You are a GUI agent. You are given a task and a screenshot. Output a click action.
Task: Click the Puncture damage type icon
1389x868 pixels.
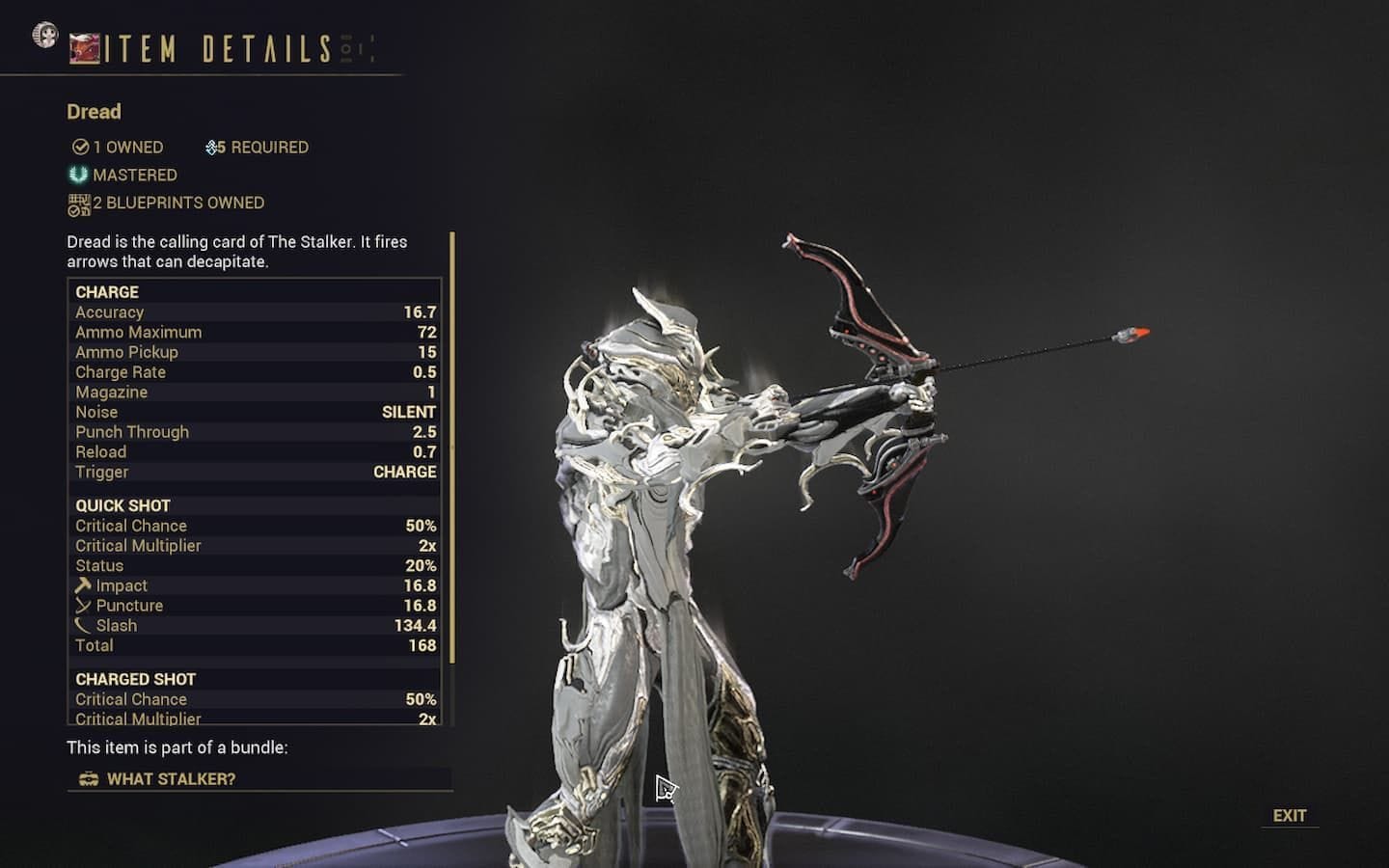(82, 605)
